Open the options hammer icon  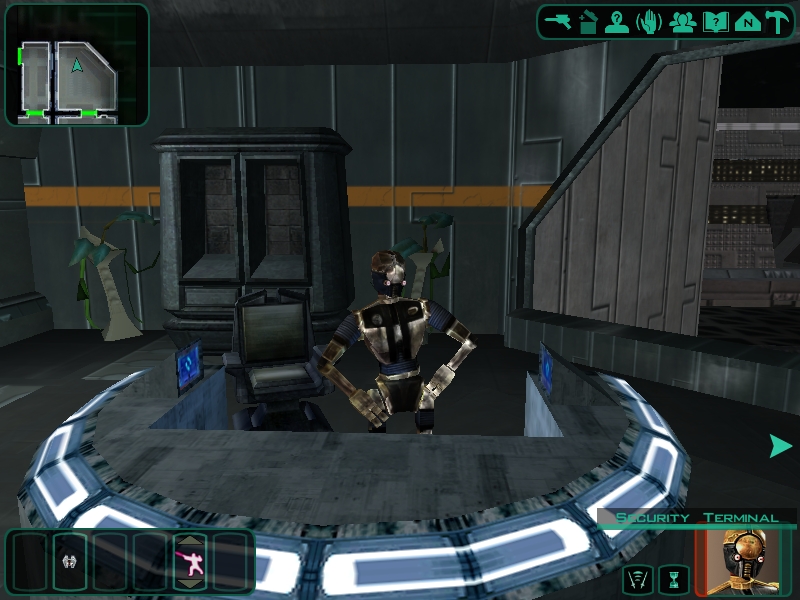[x=777, y=22]
